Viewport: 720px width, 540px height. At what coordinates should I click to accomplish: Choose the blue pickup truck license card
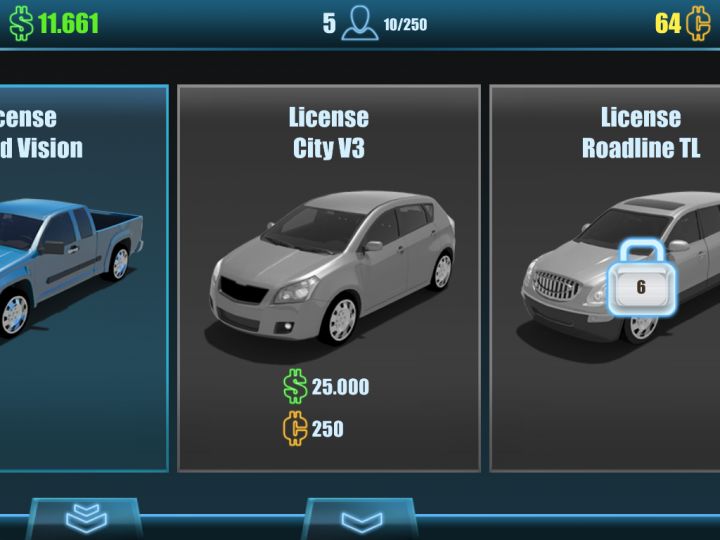82,278
